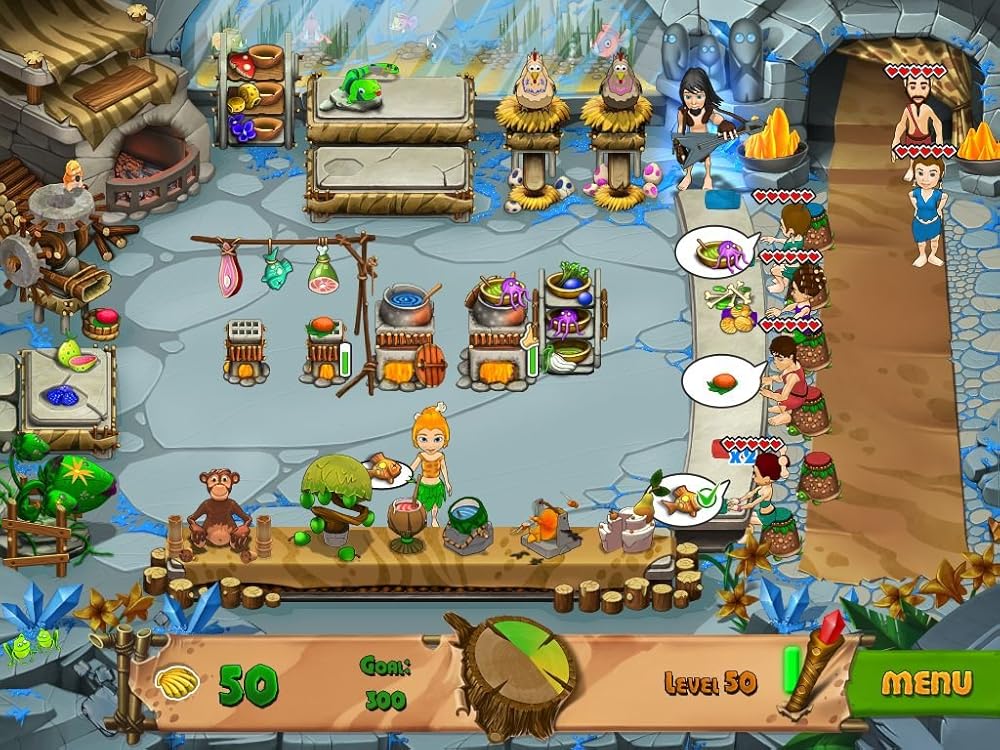This screenshot has height=750, width=1000.
Task: Choose the customer's orange roast order bubble
Action: [722, 381]
